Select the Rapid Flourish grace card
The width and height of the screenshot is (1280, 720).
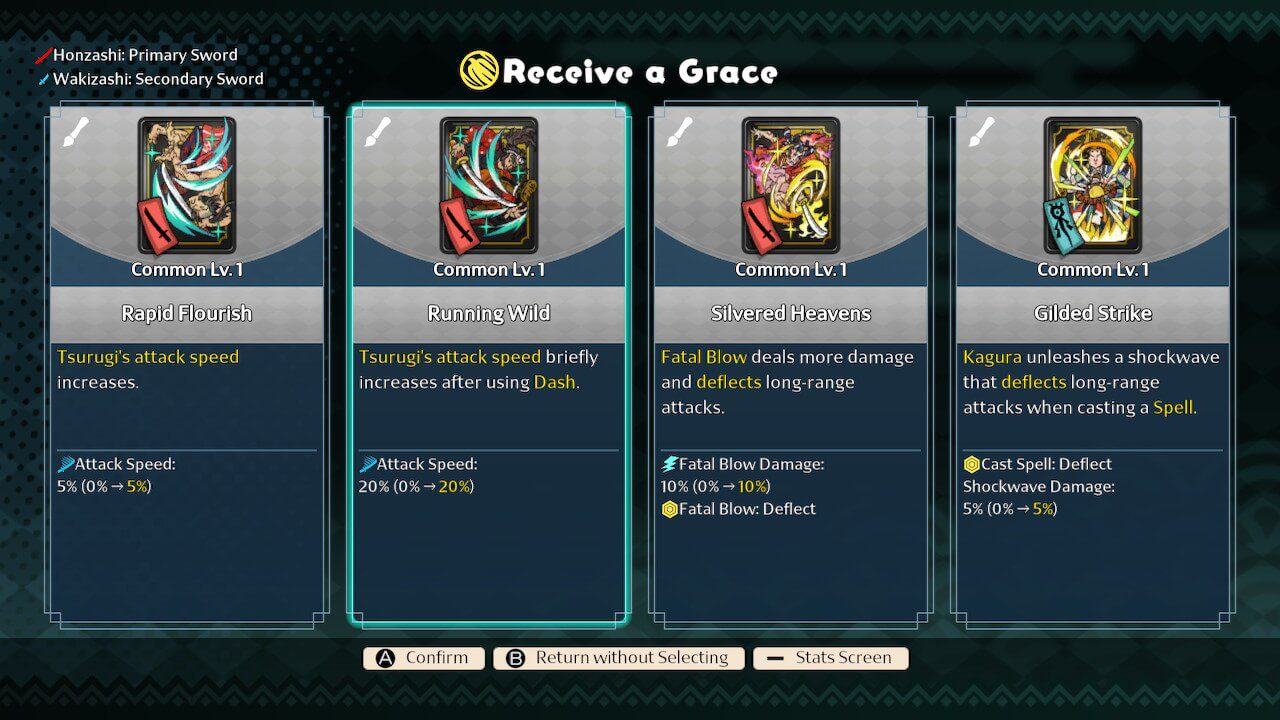187,365
